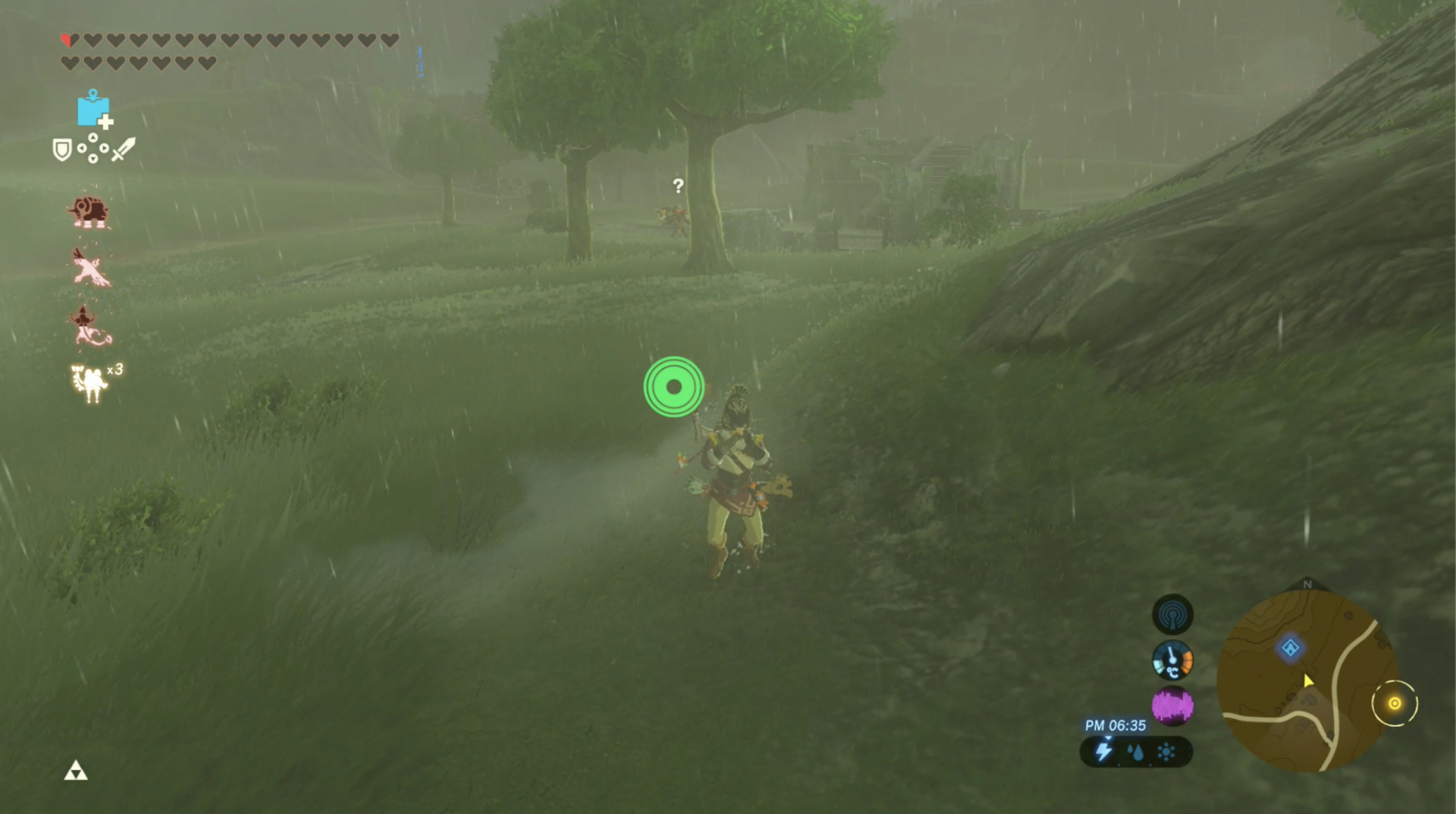Select the blue shrine icon on minimap

1291,647
